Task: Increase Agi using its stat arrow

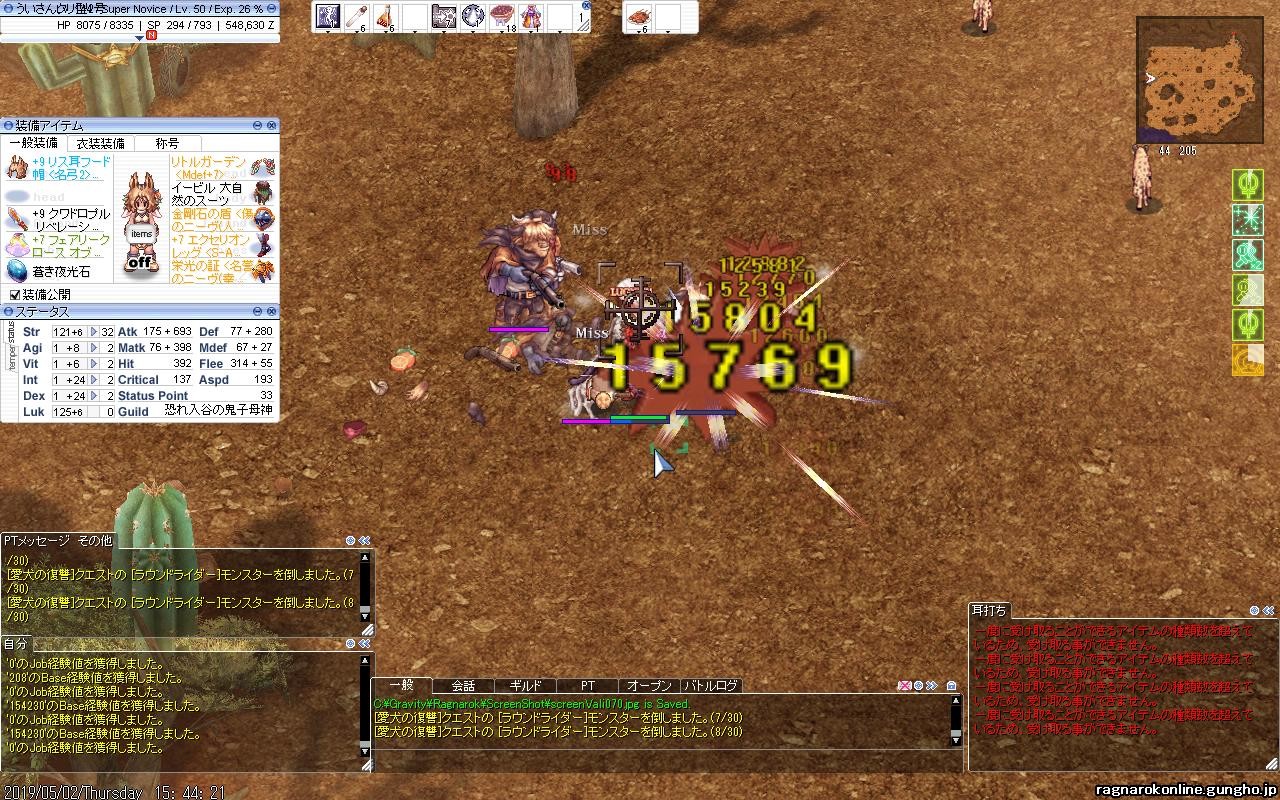Action: [94, 348]
